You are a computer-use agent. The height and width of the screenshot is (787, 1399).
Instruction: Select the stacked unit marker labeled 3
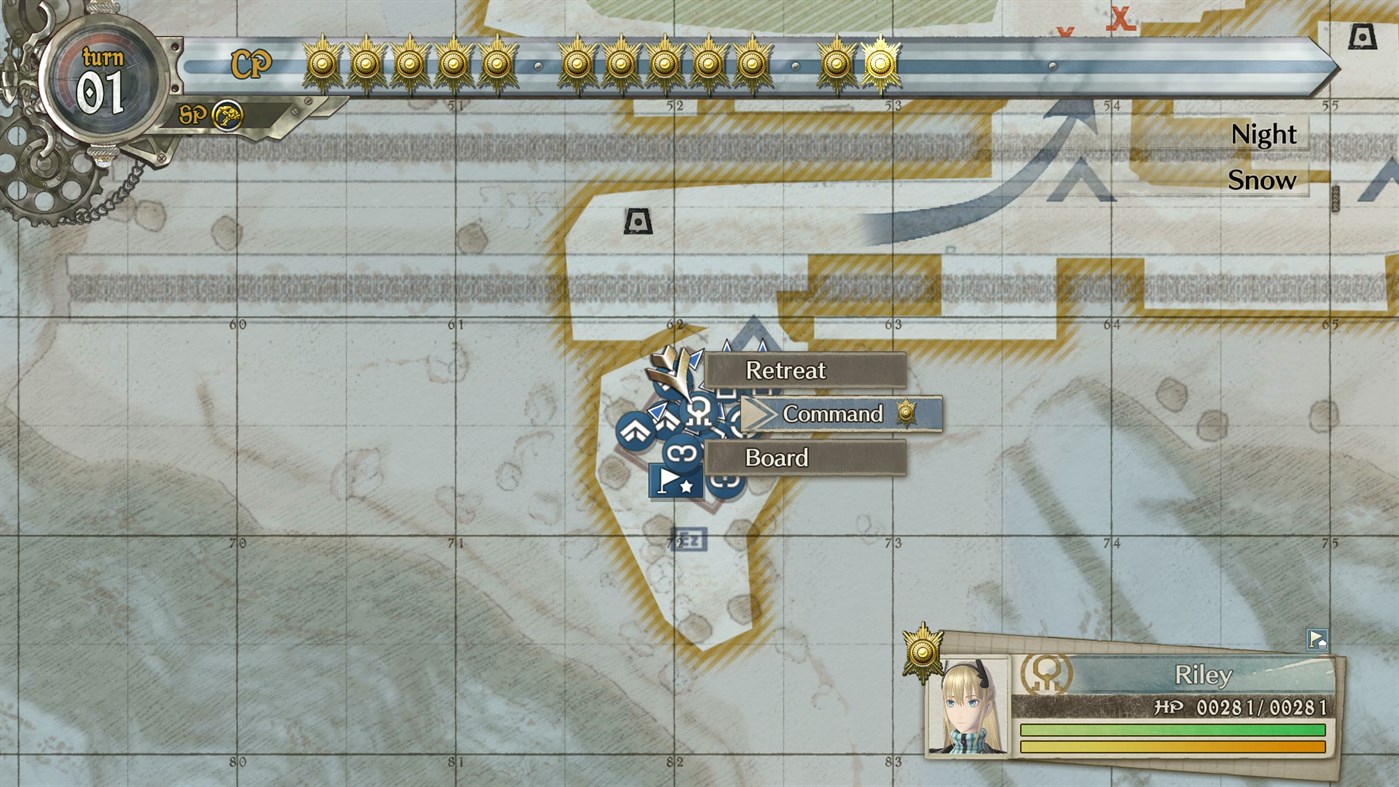pos(683,452)
